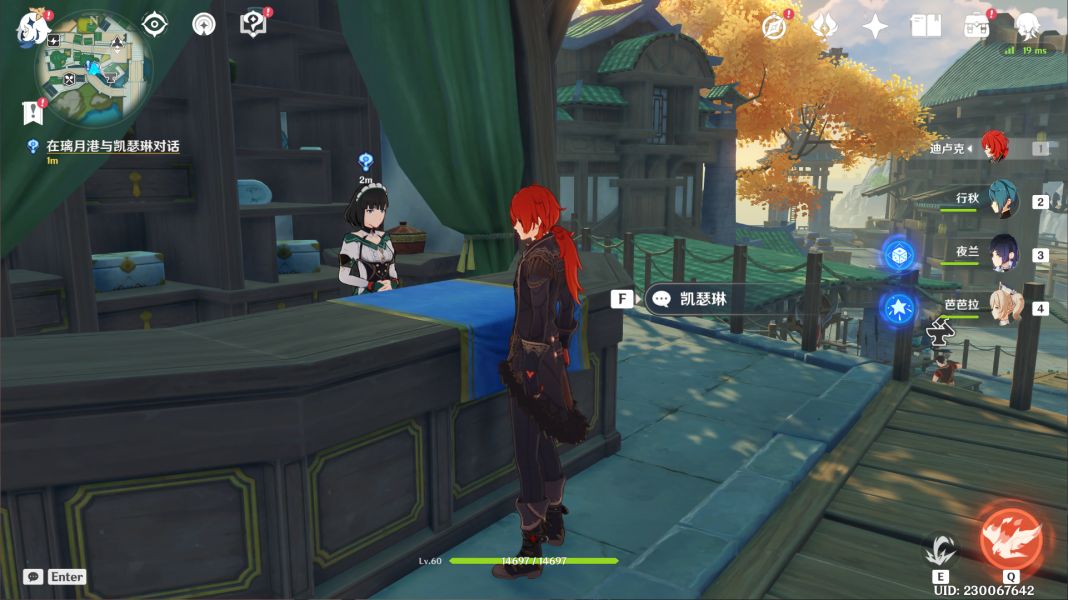The image size is (1068, 600).
Task: Click the eye-shaped icon beside the minimap
Action: click(154, 24)
